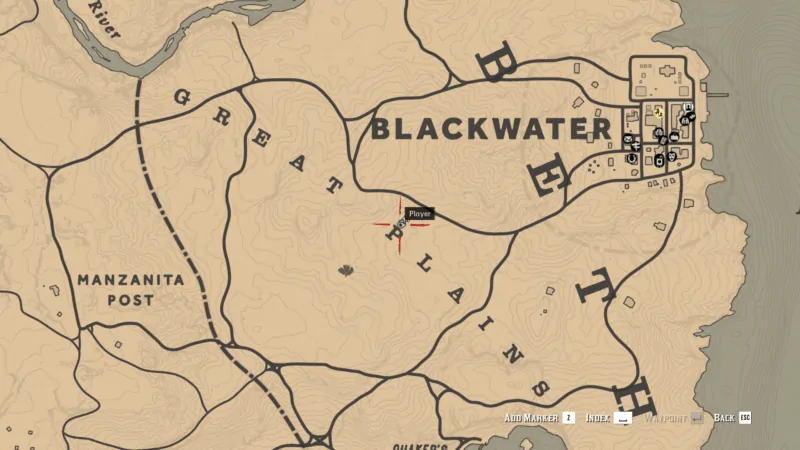Screen dimensions: 800x450
Task: Go Back from the map
Action: coord(744,417)
